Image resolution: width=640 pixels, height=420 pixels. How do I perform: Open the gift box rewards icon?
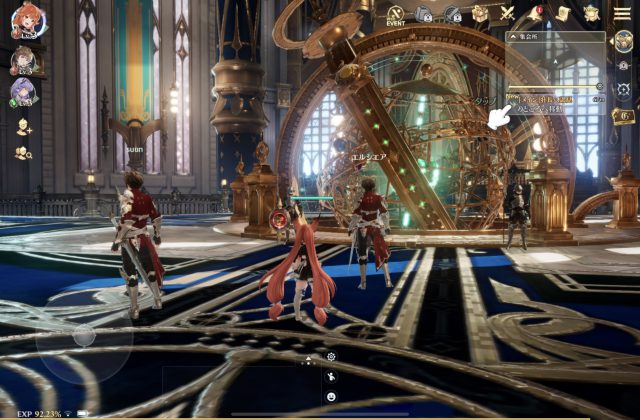click(x=481, y=13)
